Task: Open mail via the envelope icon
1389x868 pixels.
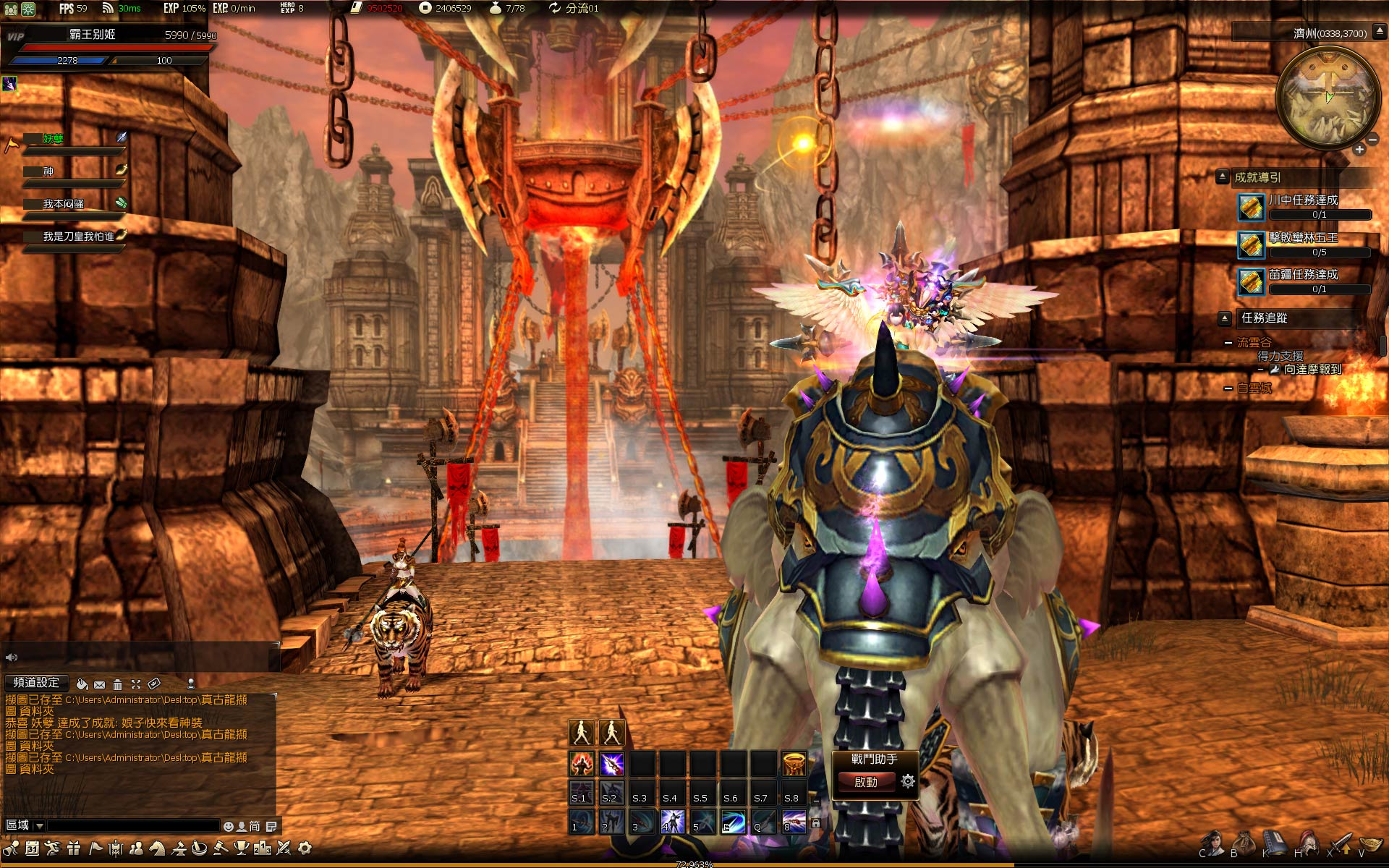Action: click(100, 684)
